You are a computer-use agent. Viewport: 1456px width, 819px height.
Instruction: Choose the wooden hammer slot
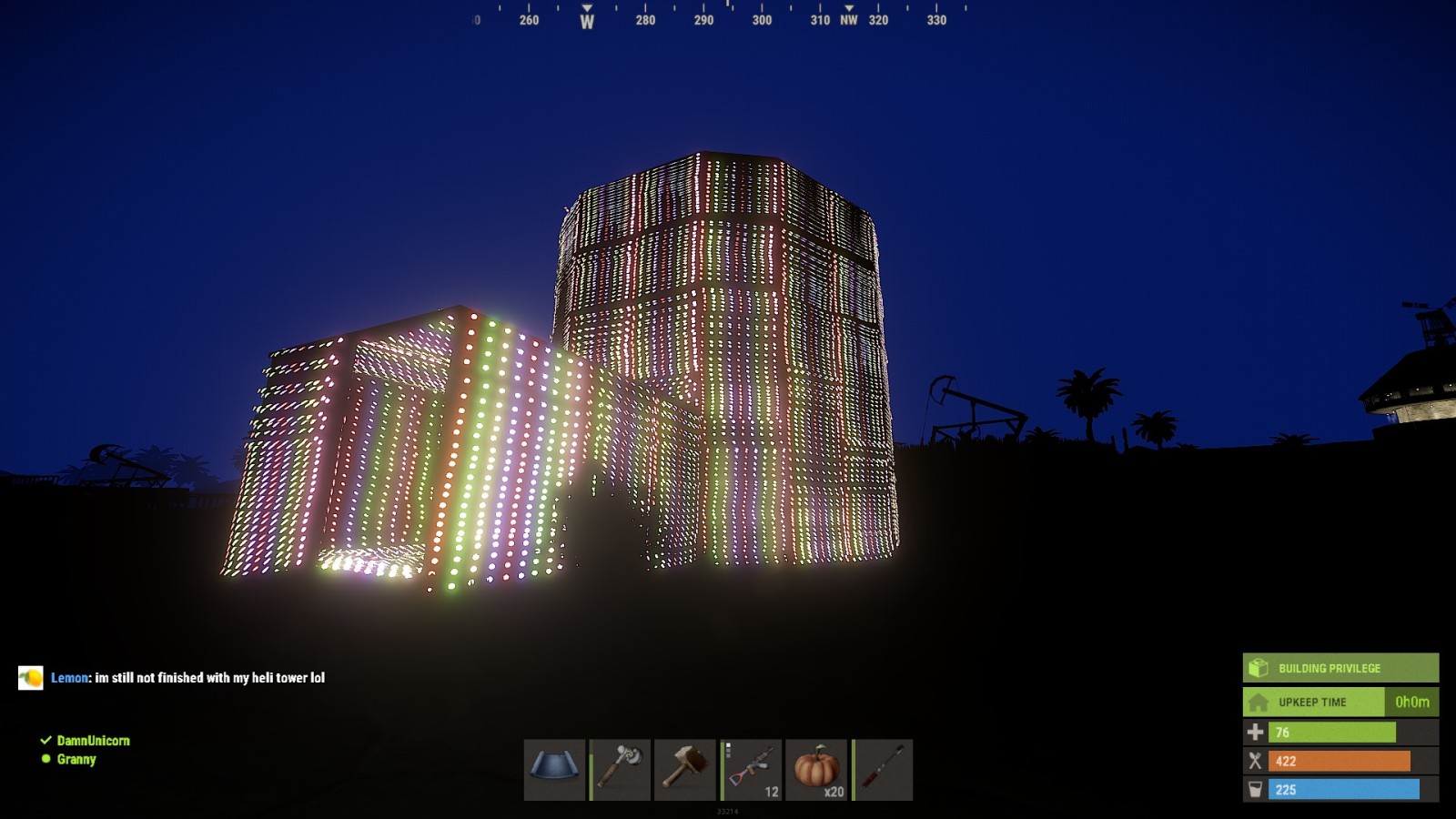coord(685,770)
